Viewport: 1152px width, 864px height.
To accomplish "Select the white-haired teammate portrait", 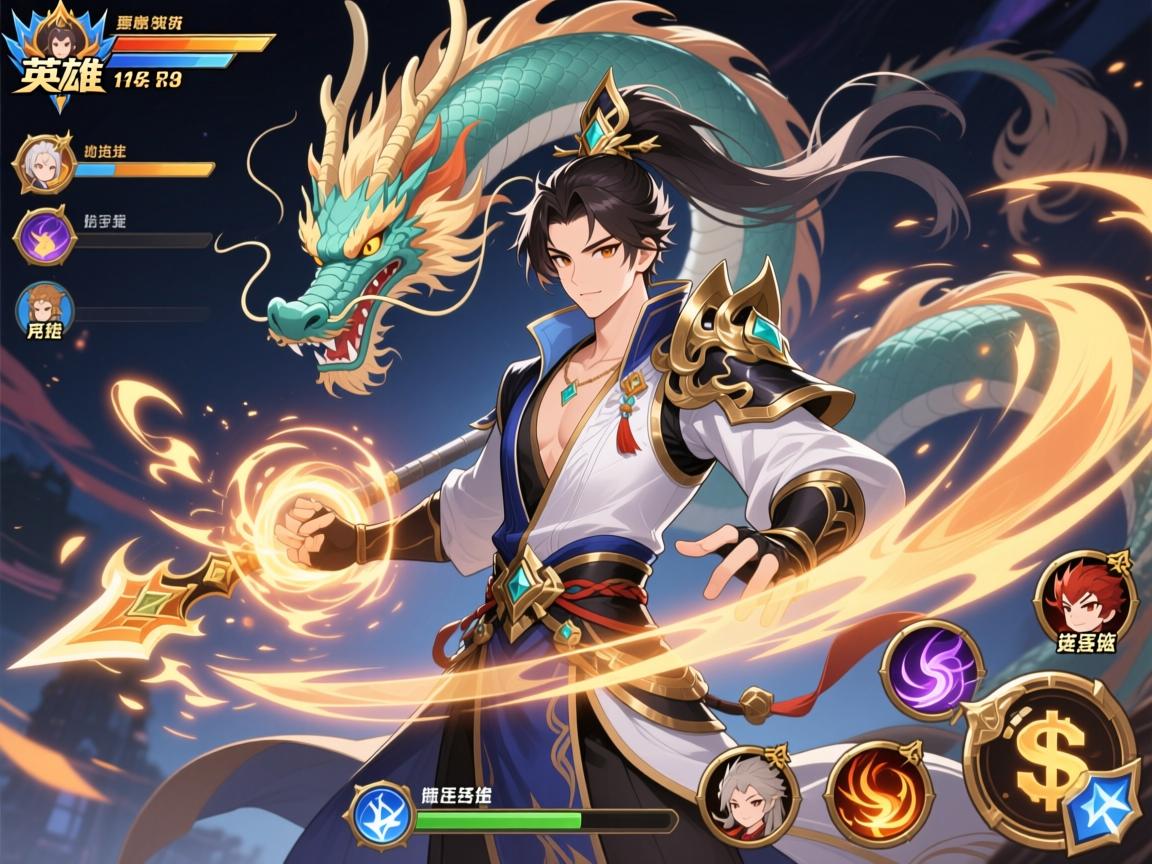I will click(45, 163).
